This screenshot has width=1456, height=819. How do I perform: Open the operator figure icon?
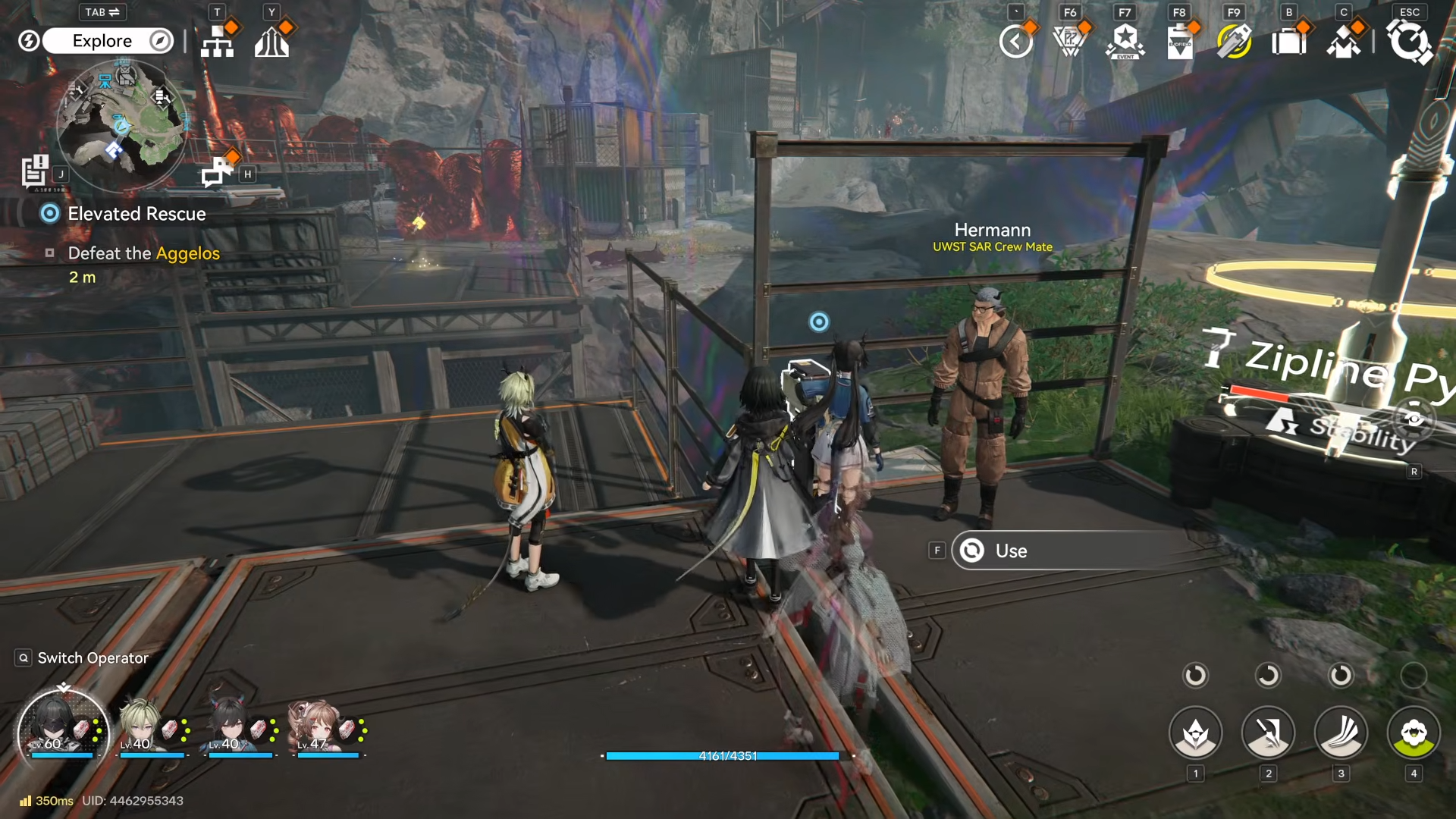pyautogui.click(x=1343, y=41)
